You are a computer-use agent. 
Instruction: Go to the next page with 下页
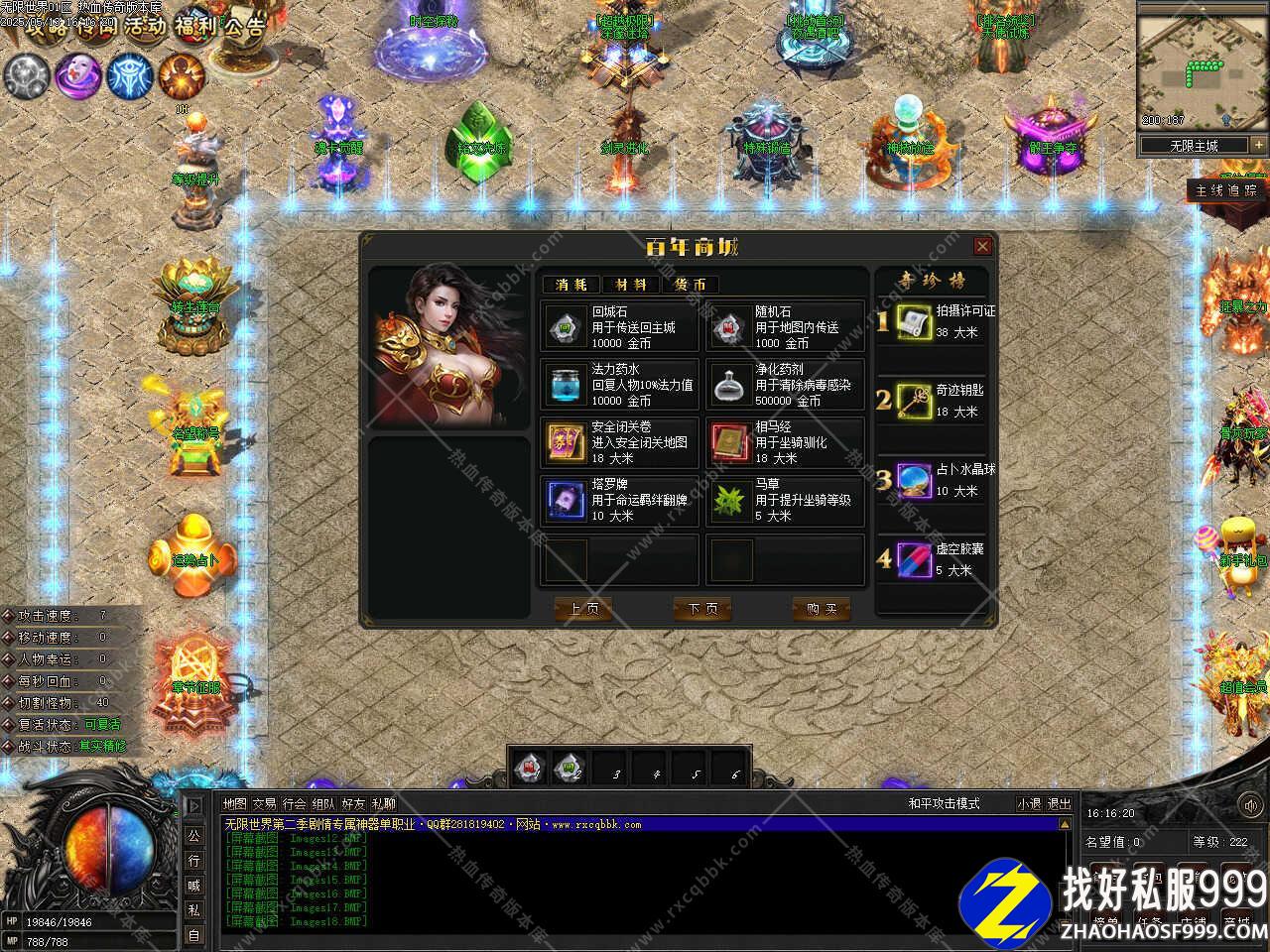pyautogui.click(x=702, y=609)
